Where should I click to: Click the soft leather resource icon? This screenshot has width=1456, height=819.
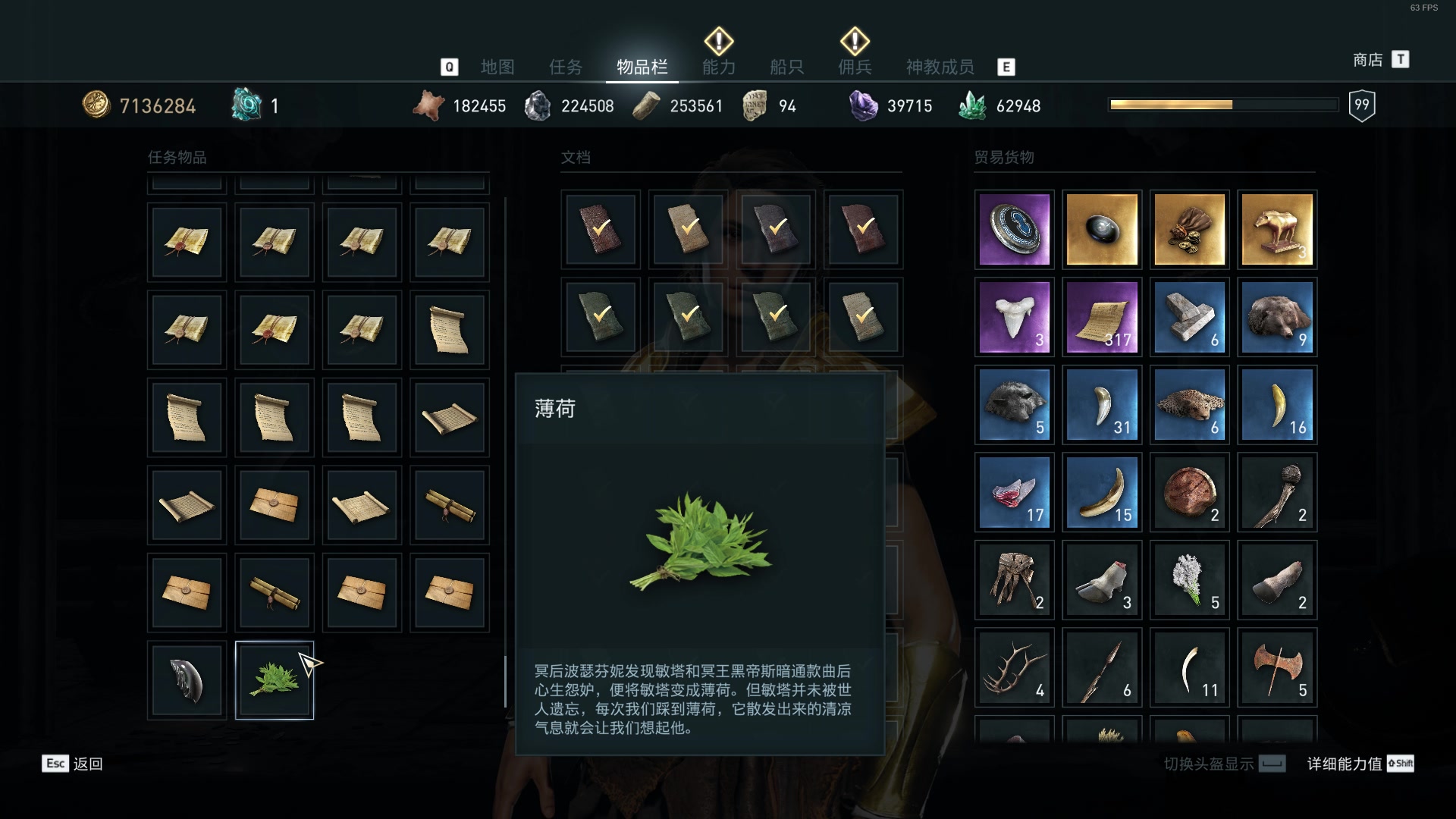tap(429, 104)
